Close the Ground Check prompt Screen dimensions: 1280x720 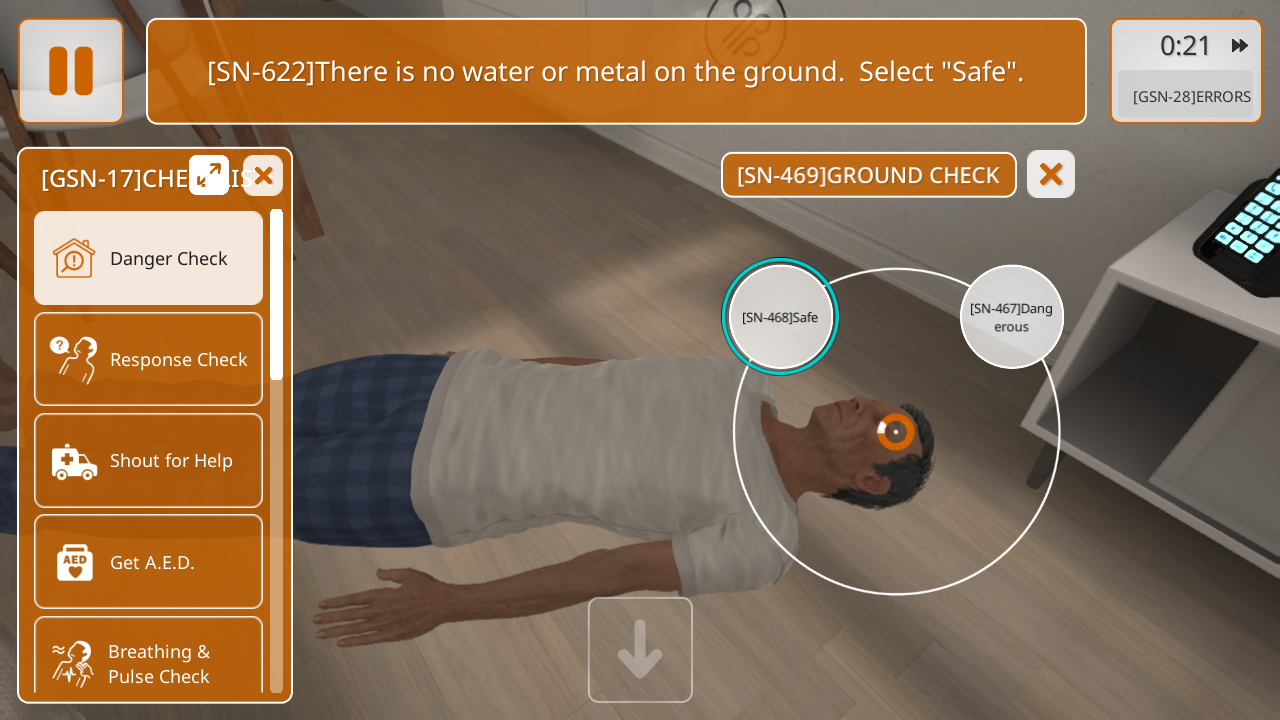coord(1050,175)
